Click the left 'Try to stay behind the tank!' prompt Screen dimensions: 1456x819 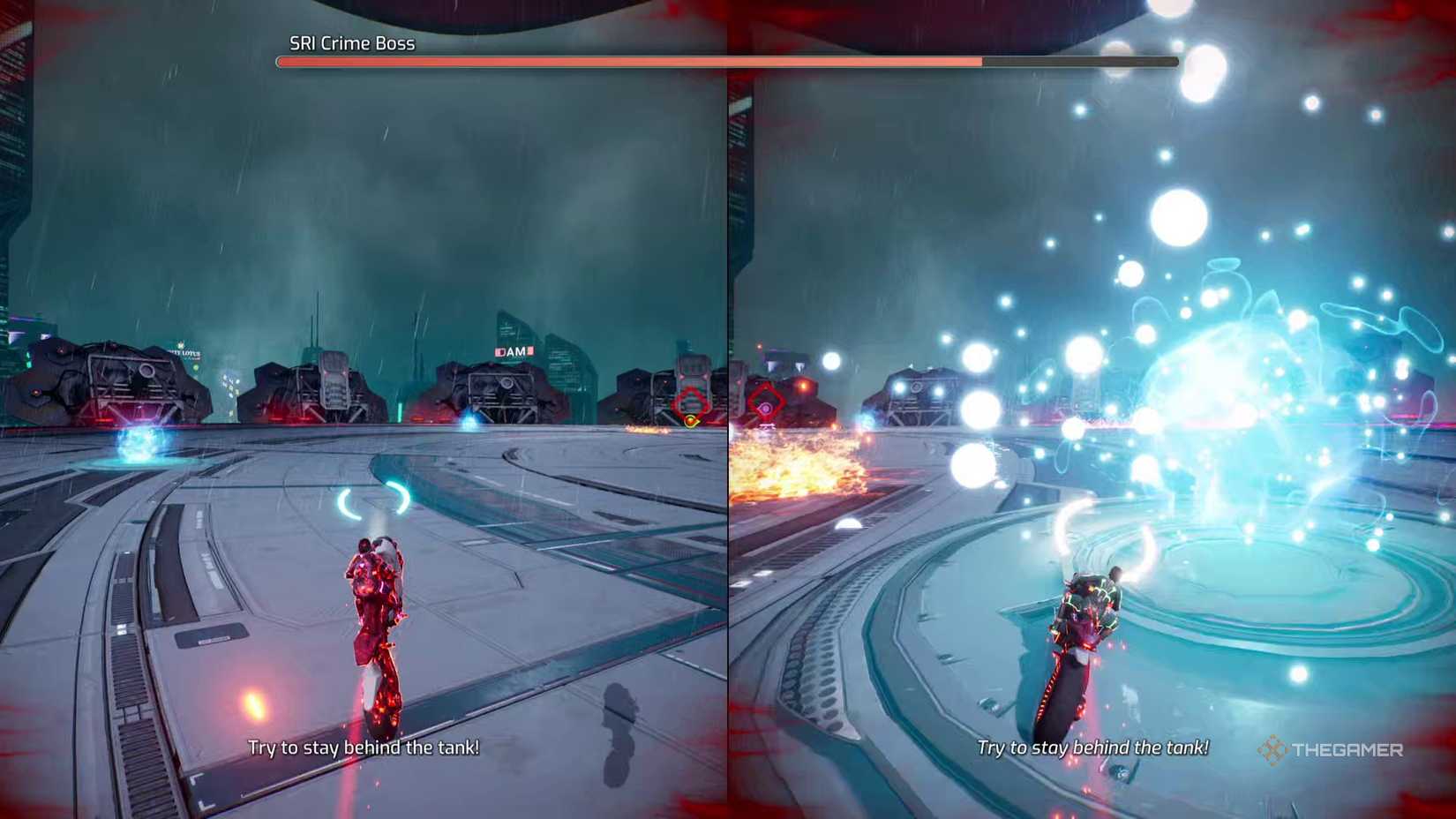363,747
